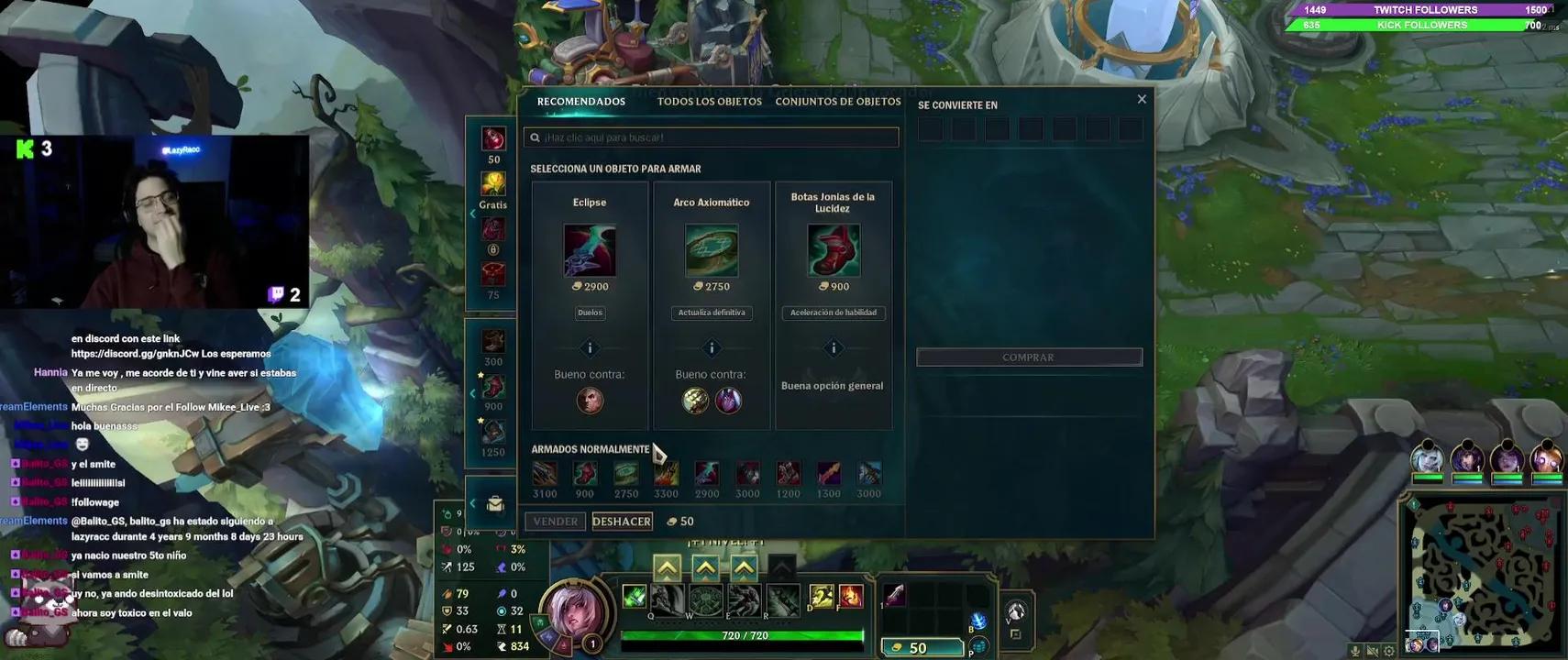Expand Botas Jonias info with the i icon
Image resolution: width=1568 pixels, height=660 pixels.
(x=833, y=347)
